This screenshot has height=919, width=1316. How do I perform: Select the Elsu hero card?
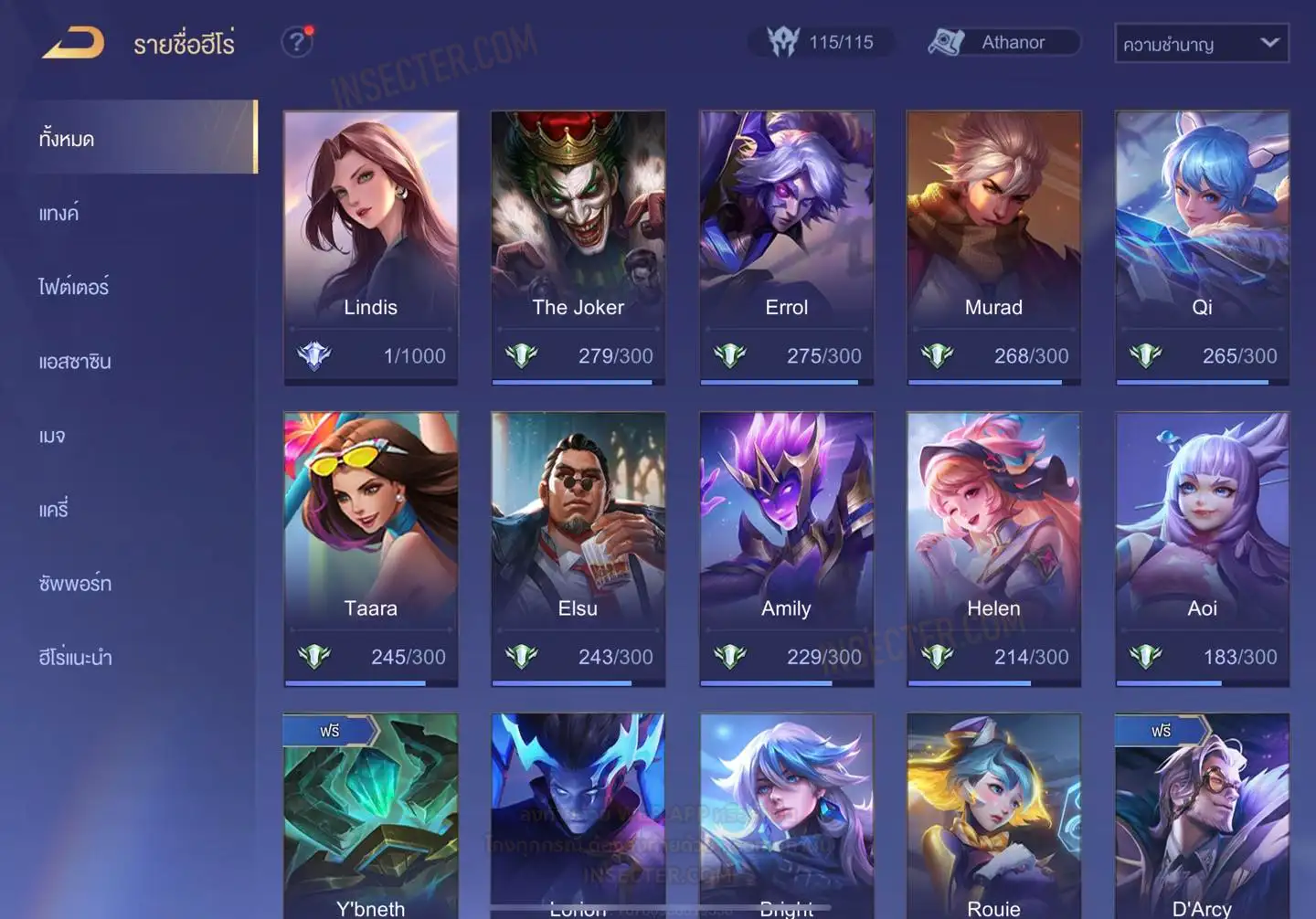(x=578, y=548)
